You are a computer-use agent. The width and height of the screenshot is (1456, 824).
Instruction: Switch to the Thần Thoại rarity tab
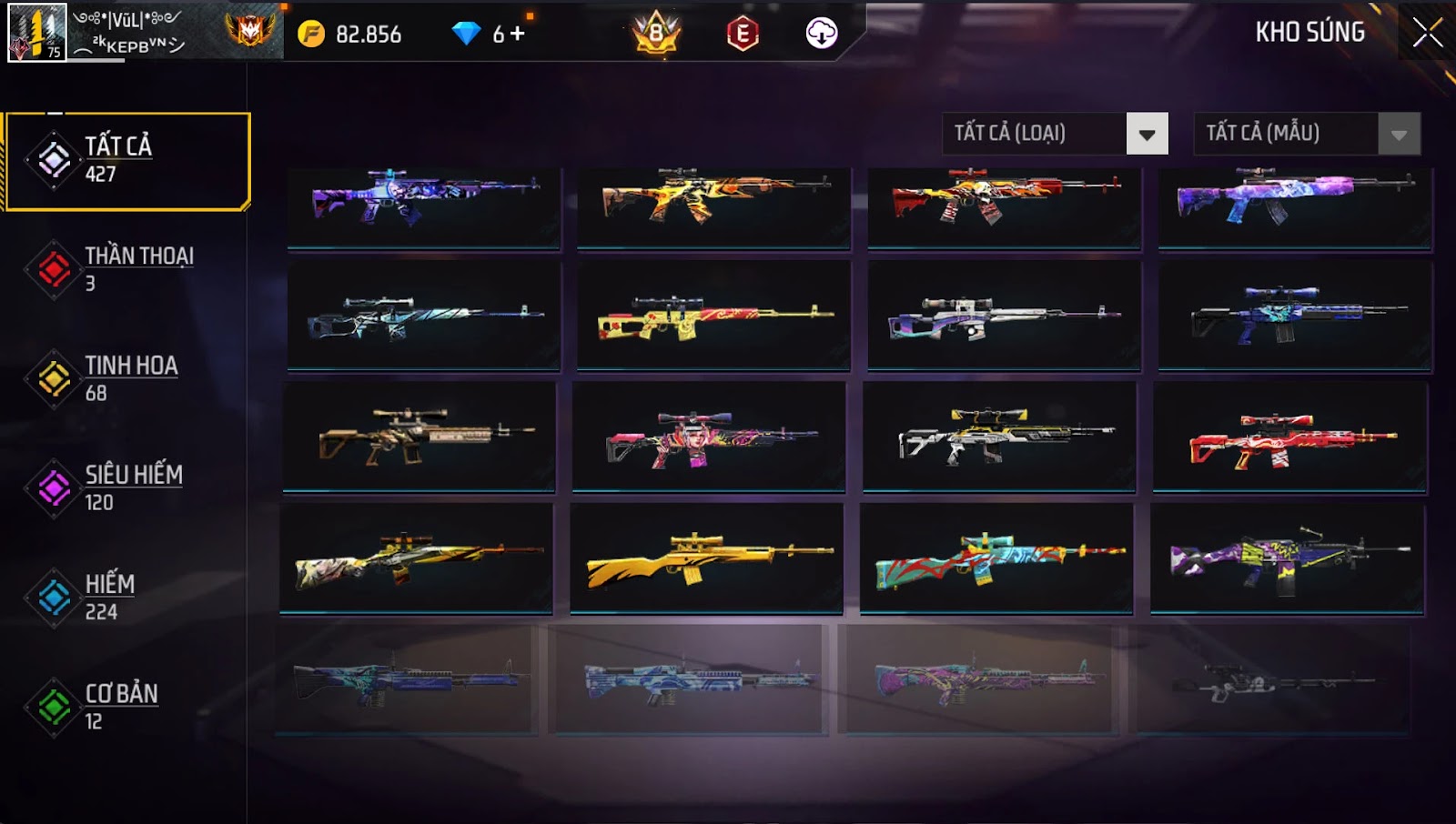coord(127,269)
